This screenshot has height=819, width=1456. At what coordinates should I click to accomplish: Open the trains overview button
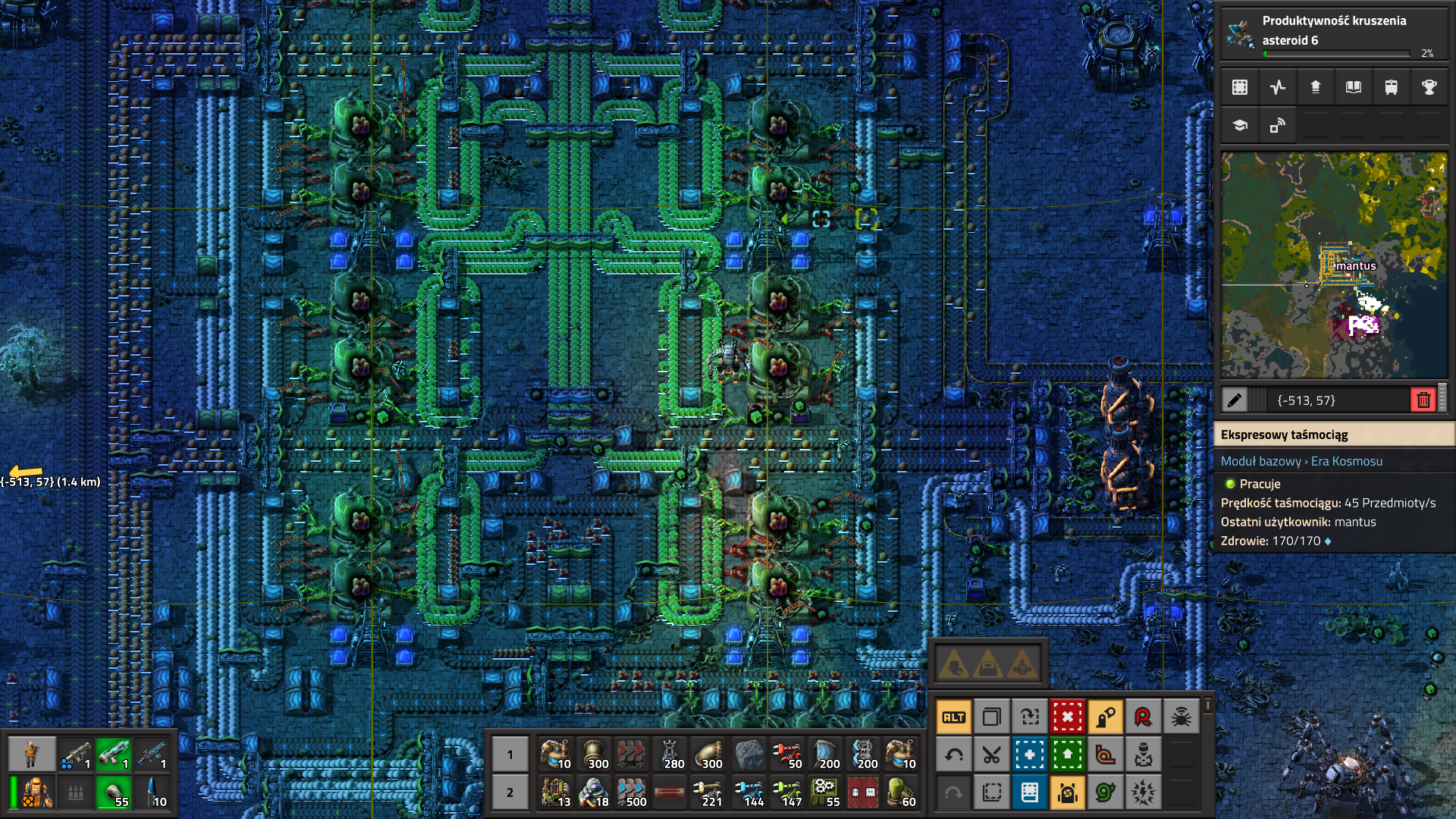point(1392,87)
